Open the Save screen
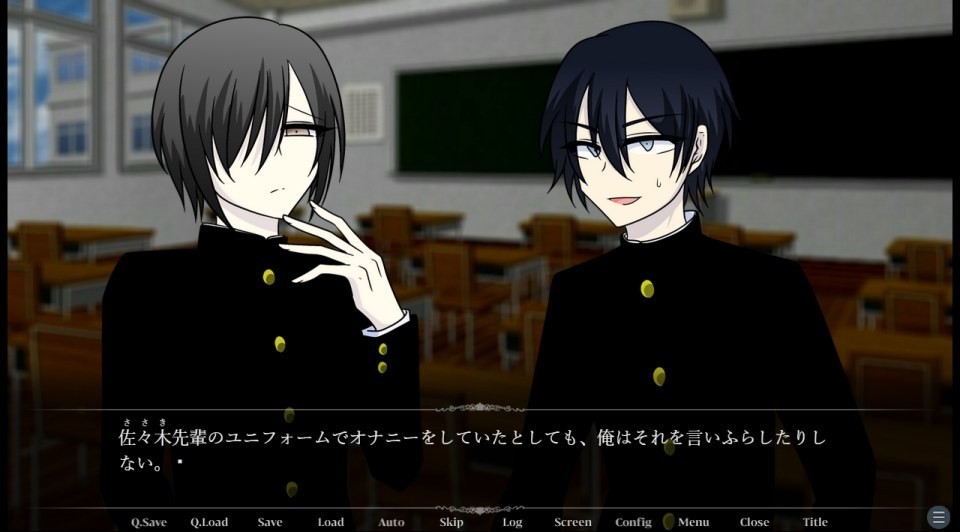The image size is (960, 532). click(270, 522)
